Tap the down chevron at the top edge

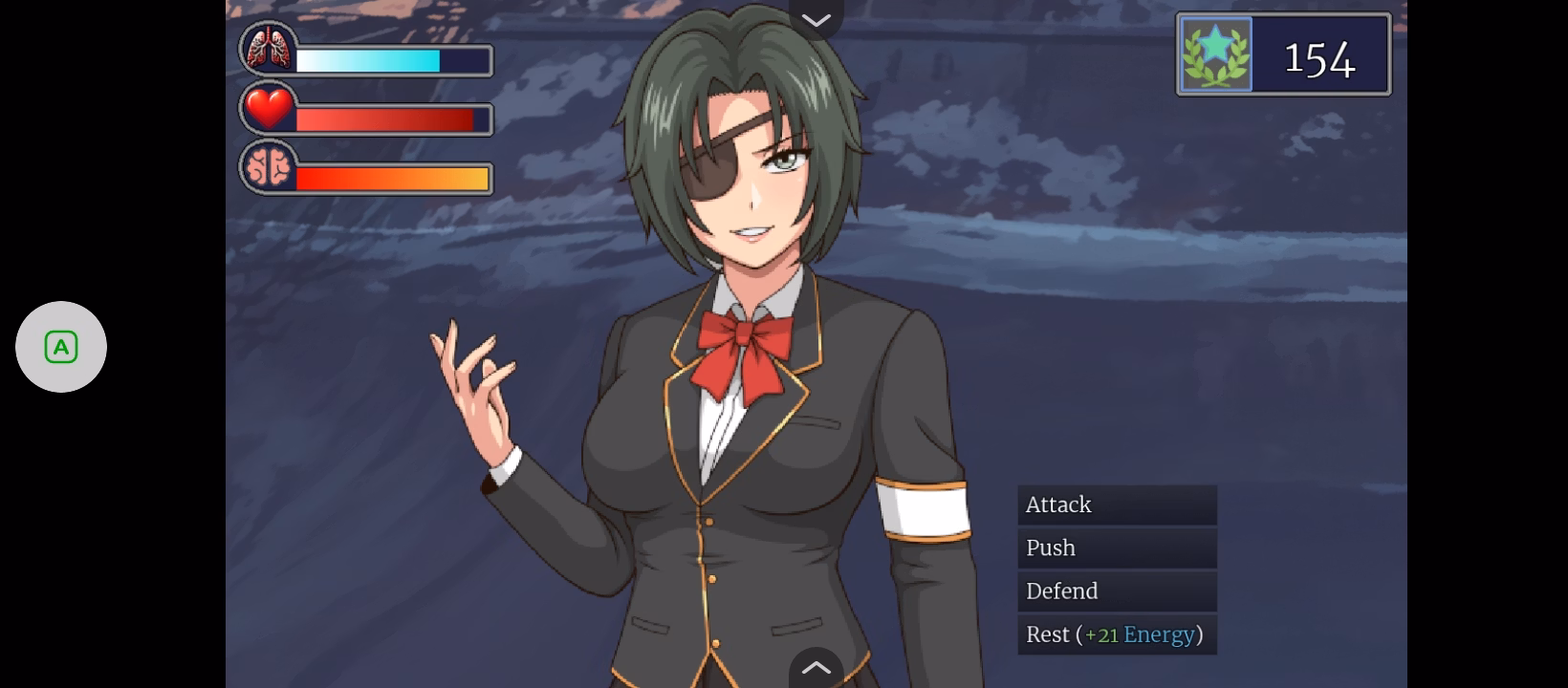click(x=816, y=19)
